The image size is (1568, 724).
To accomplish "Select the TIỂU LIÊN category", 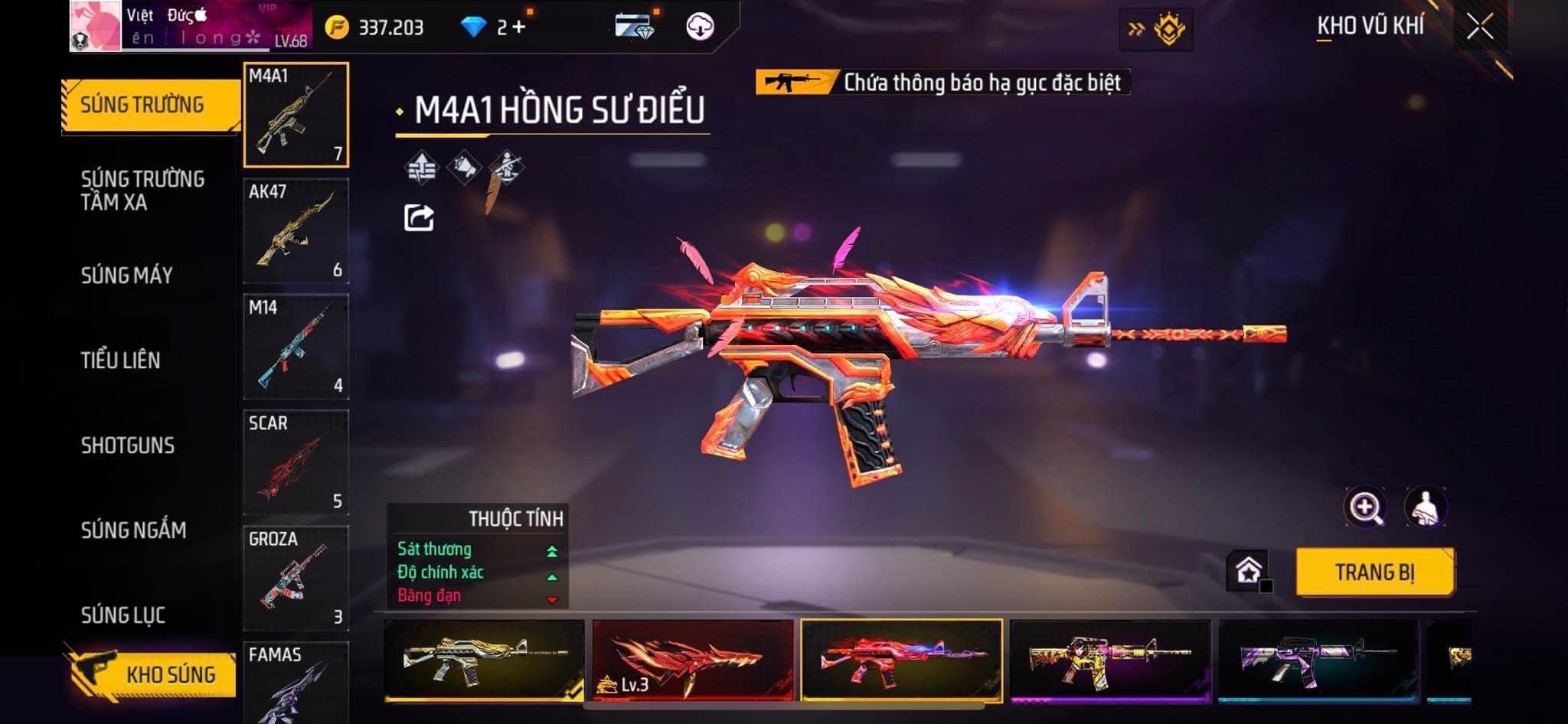I will click(x=121, y=360).
